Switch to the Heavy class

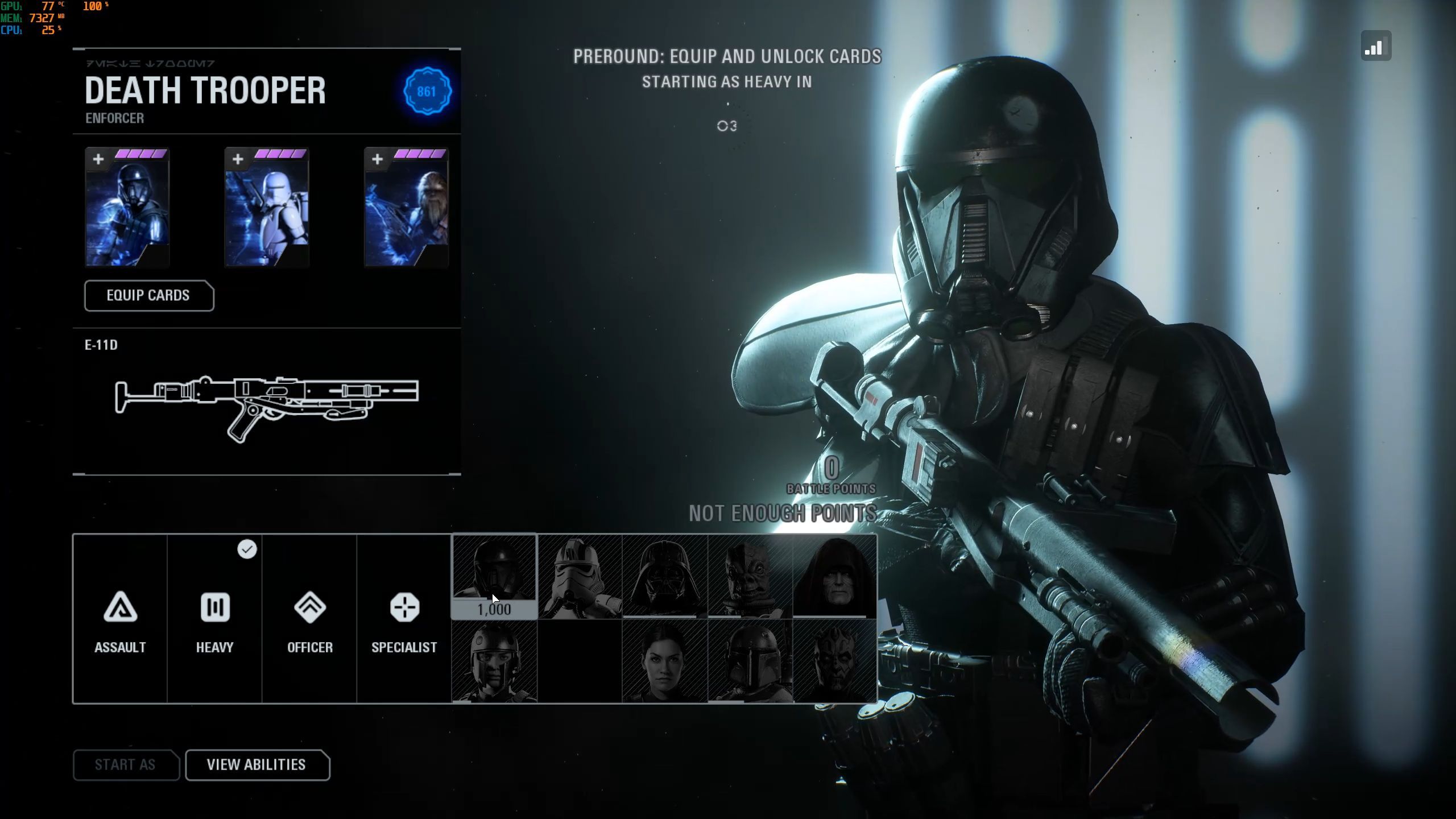(214, 619)
